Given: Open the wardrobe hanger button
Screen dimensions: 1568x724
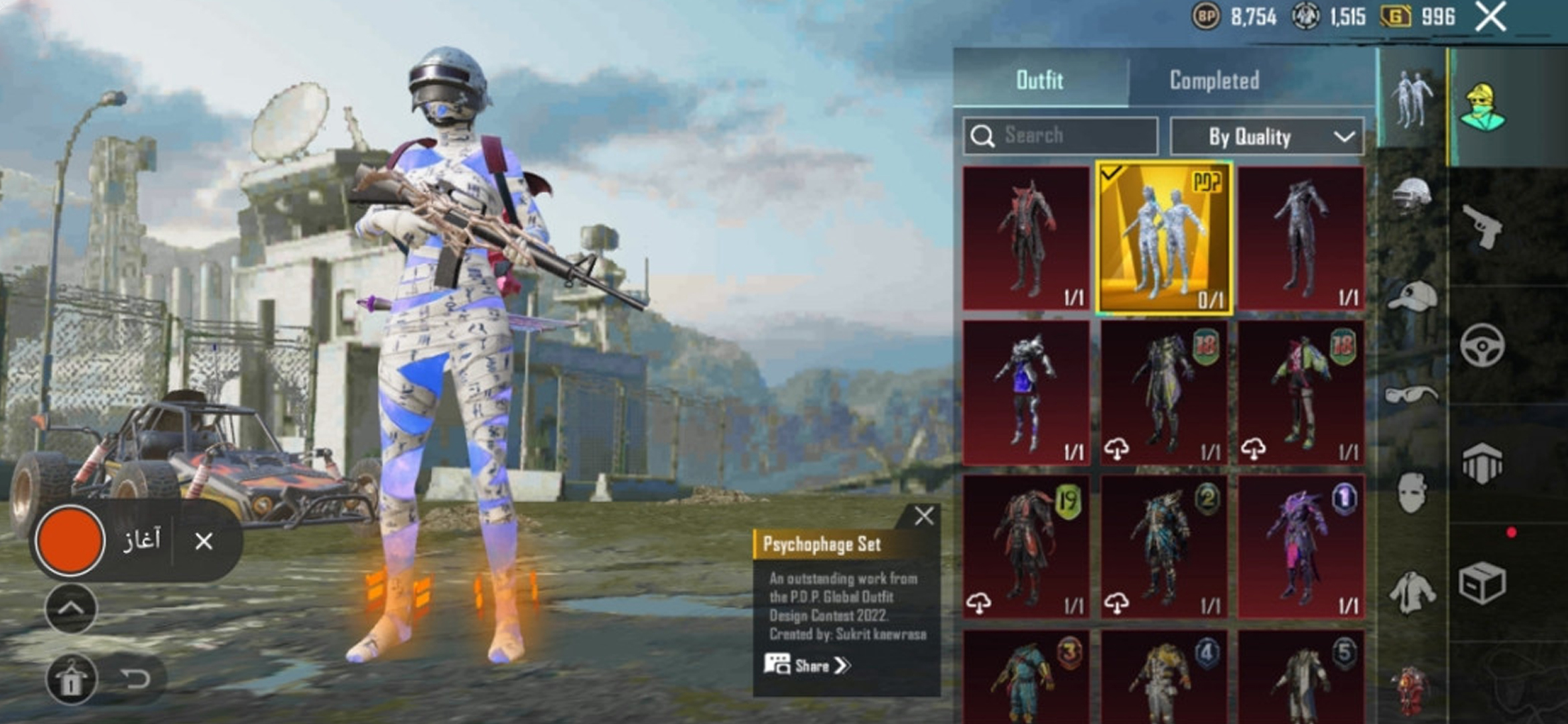Looking at the screenshot, I should (x=71, y=679).
